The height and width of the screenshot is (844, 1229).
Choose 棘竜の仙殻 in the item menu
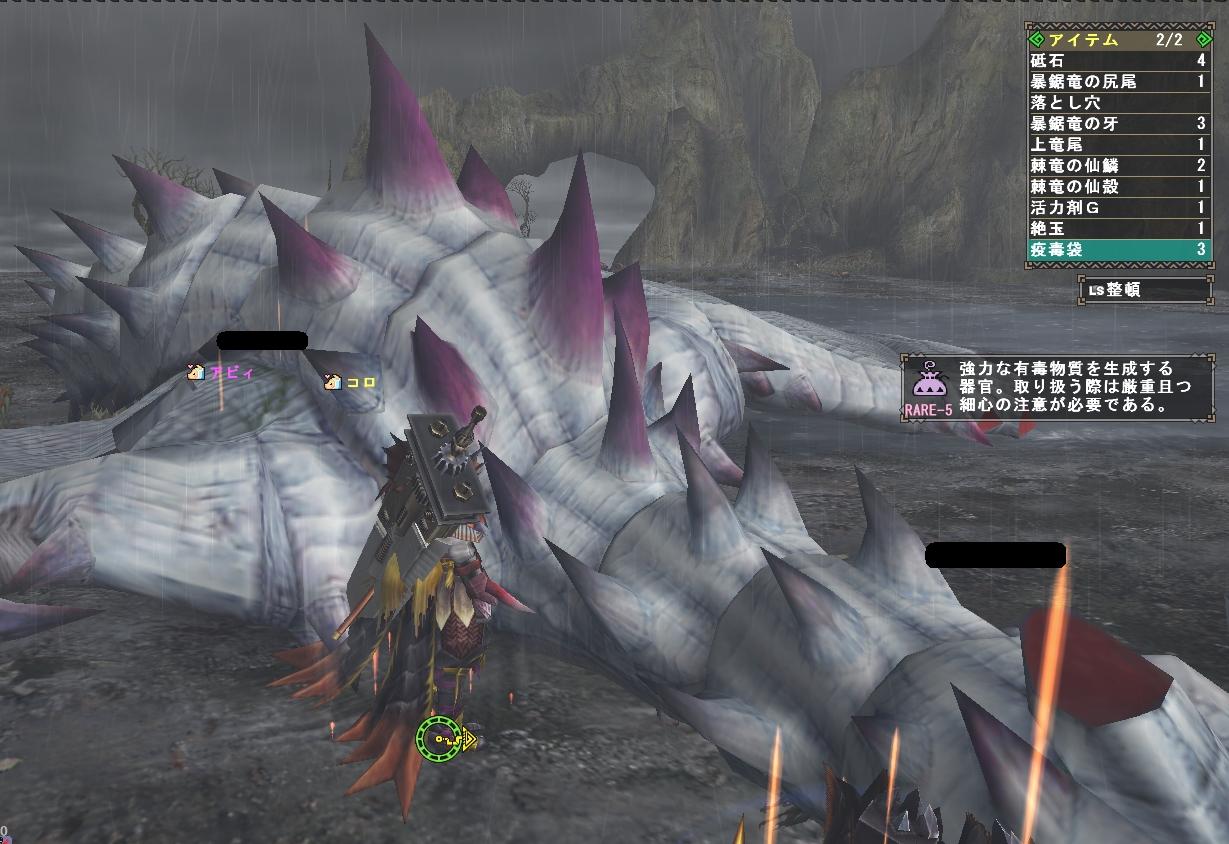coord(1118,187)
